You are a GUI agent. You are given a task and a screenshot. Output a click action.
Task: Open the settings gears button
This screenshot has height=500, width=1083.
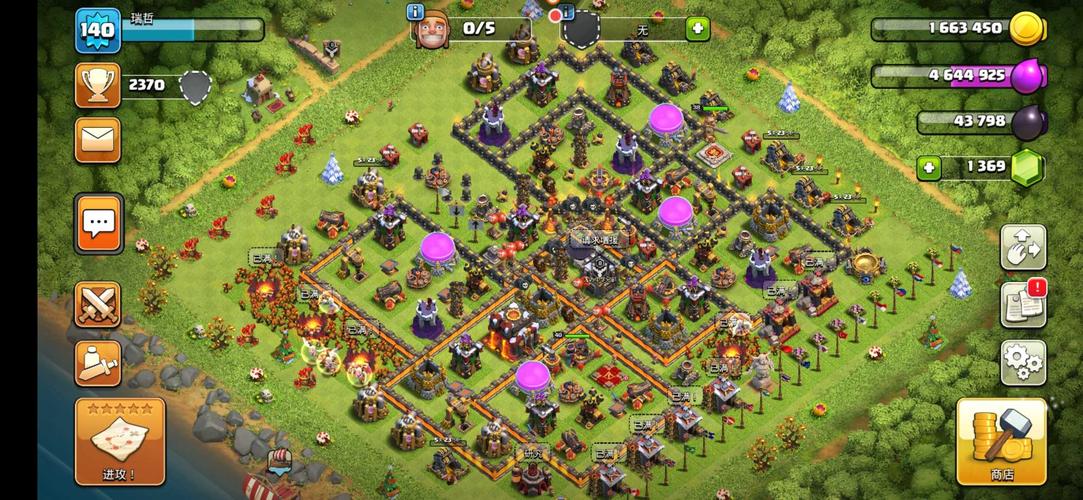(x=1023, y=363)
